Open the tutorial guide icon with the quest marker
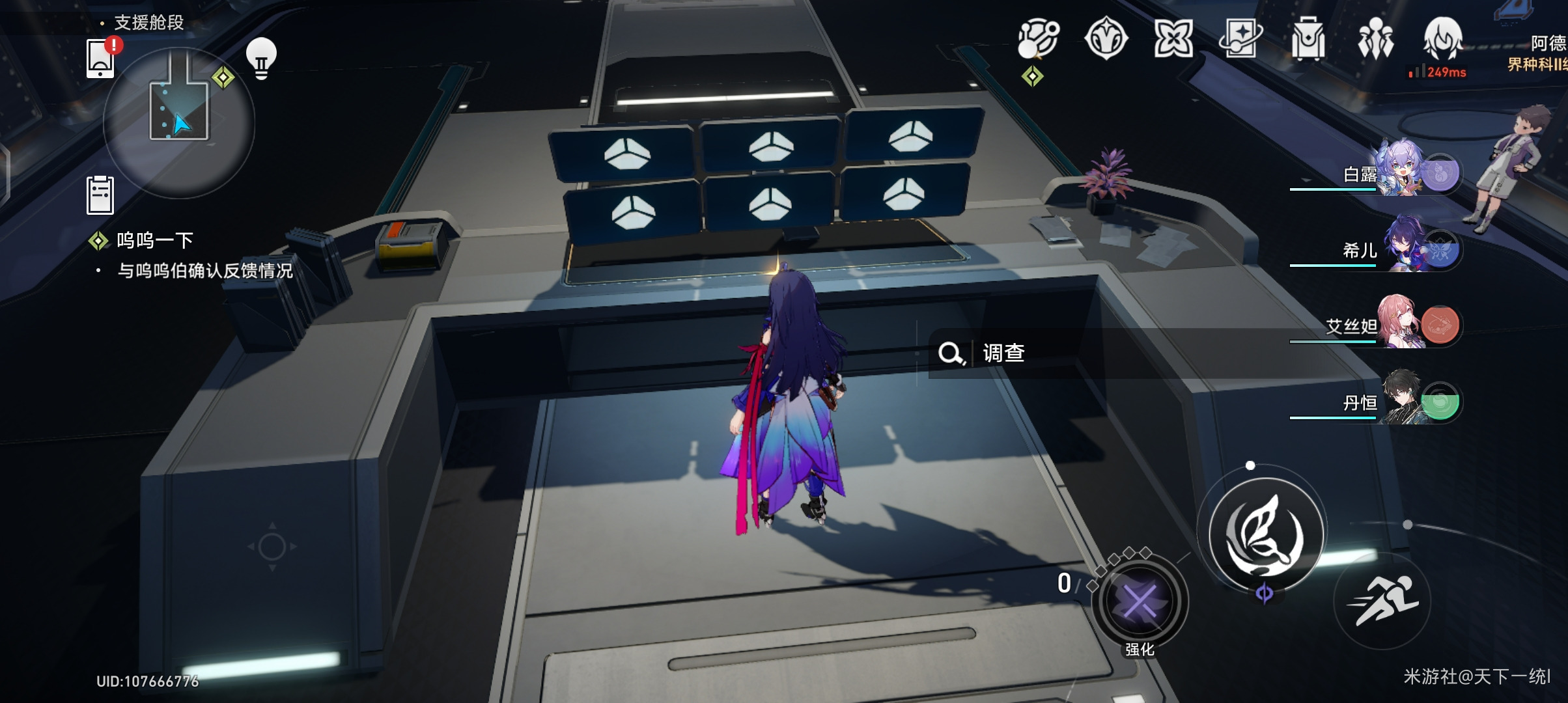The width and height of the screenshot is (1568, 703). pos(1038,39)
